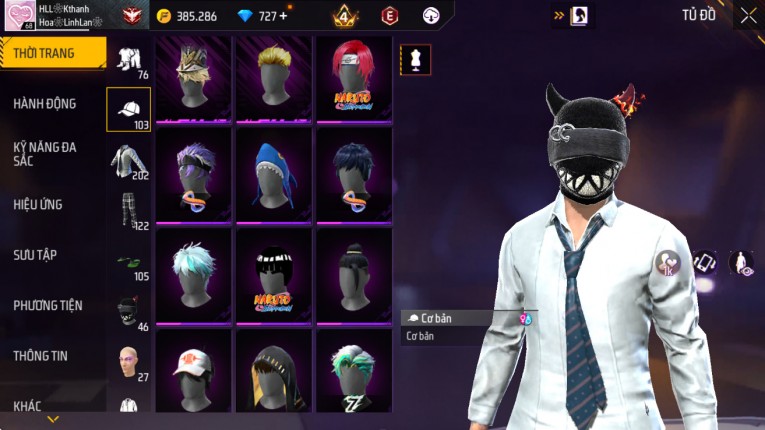
Task: Choose the shoes category showing 105 items
Action: [x=128, y=263]
